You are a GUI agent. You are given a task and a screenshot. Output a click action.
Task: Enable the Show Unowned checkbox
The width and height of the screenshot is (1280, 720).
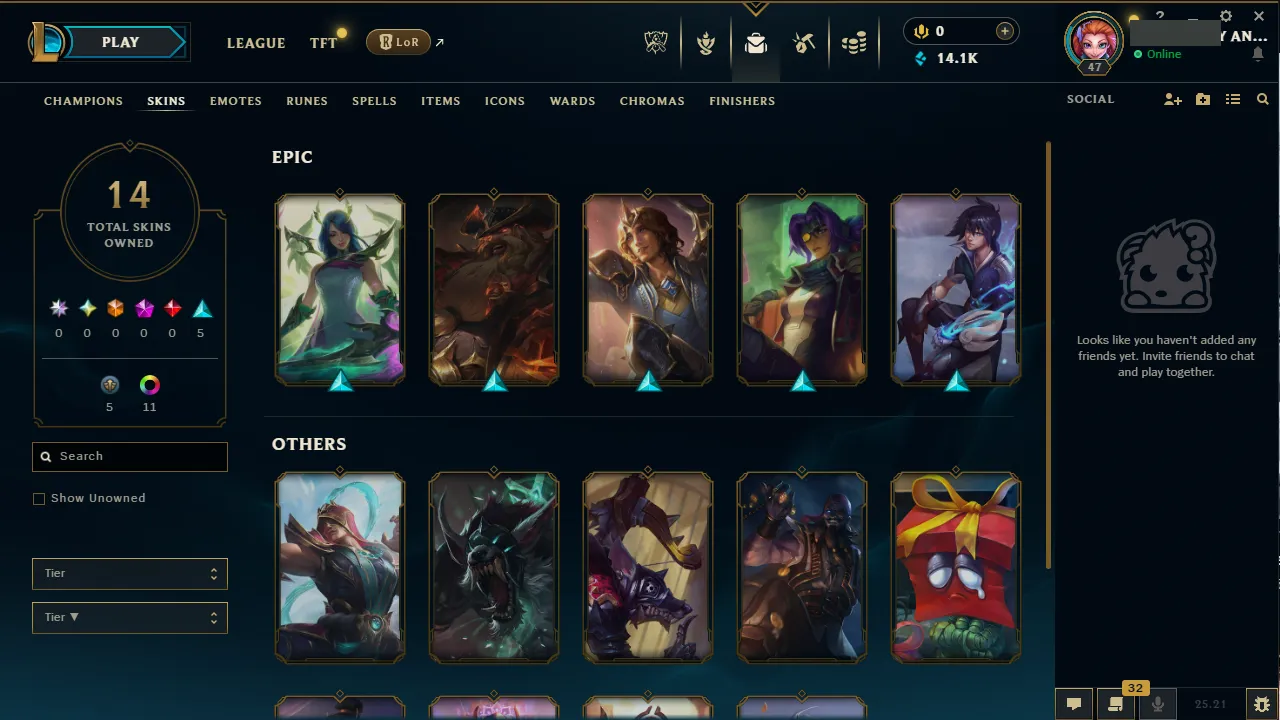click(39, 498)
